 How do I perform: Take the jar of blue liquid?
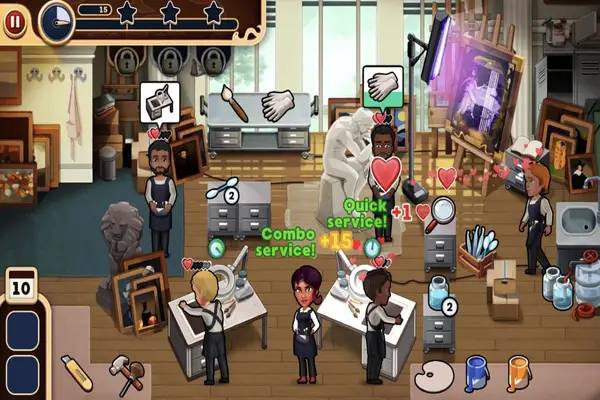click(x=436, y=294)
